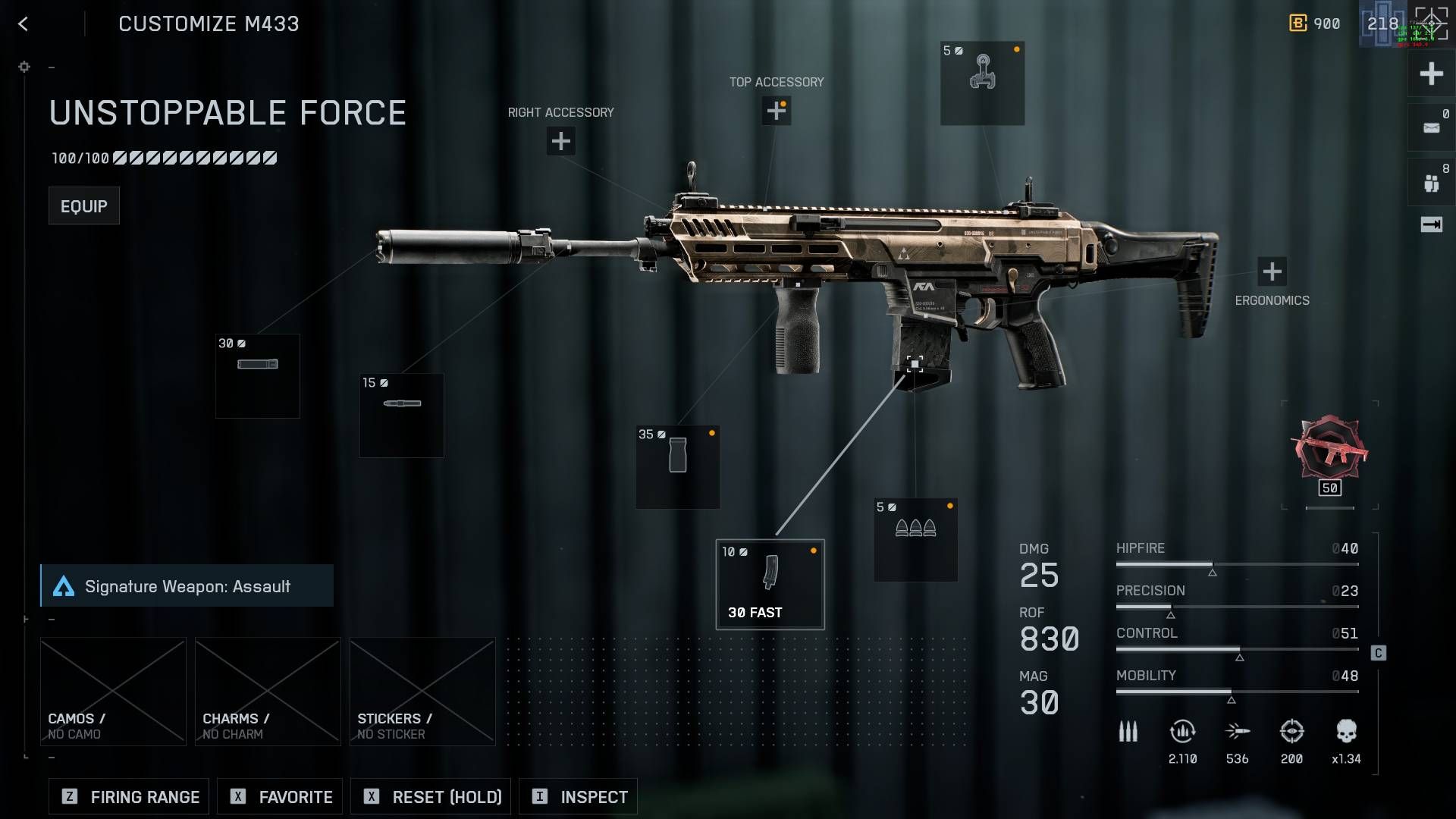
Task: Add a Top Accessory to the weapon
Action: (x=777, y=111)
